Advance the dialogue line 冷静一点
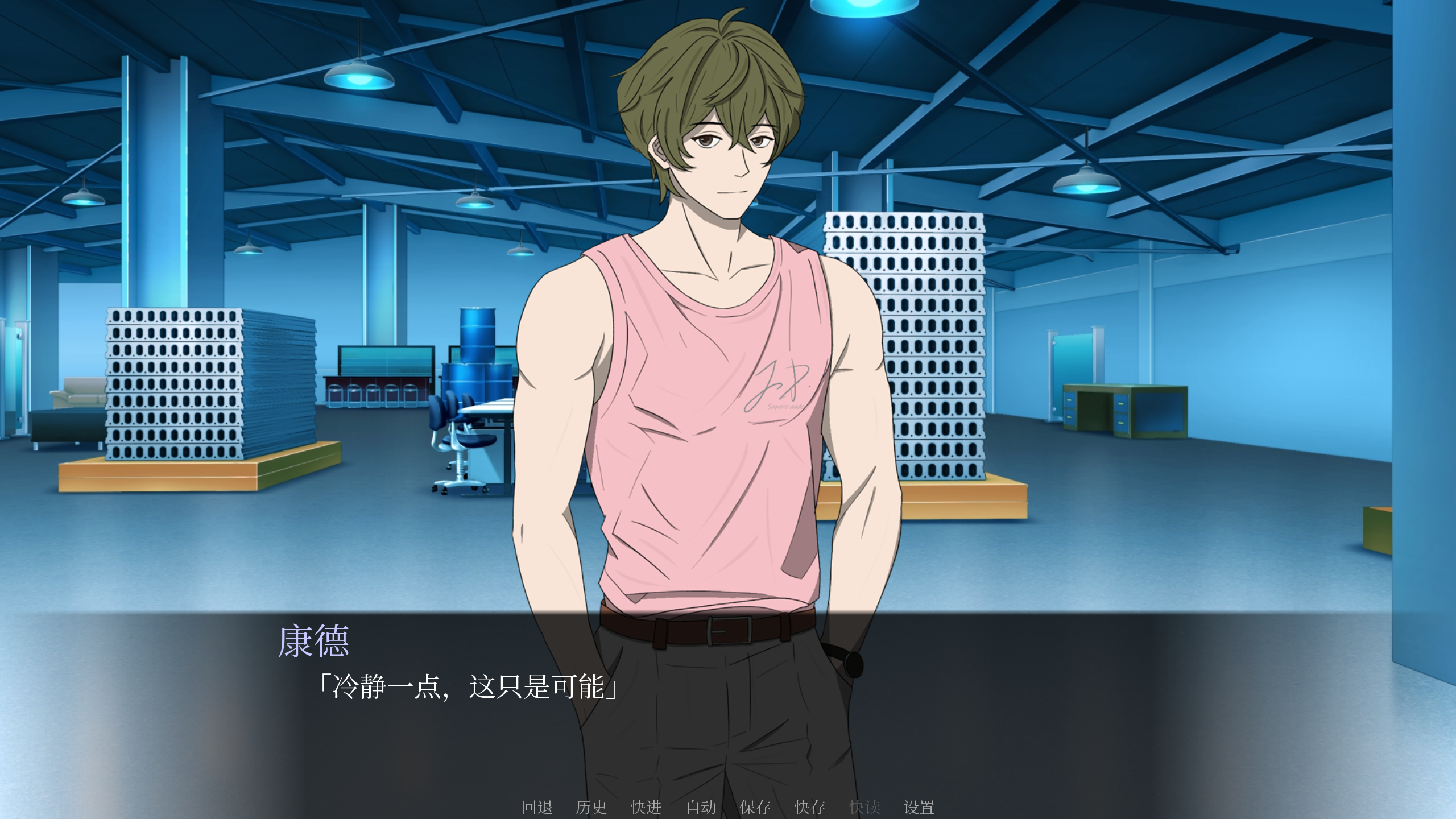Screen dimensions: 1456x819 point(468,687)
